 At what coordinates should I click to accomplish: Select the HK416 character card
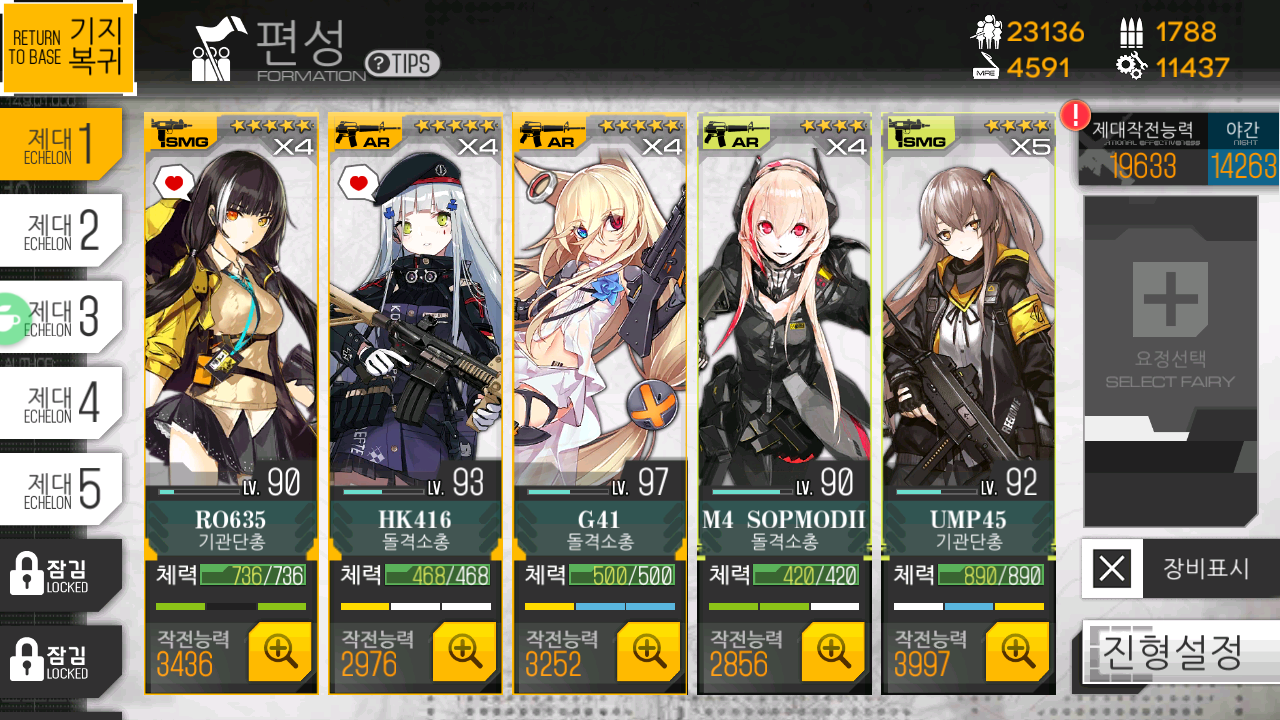pos(415,320)
